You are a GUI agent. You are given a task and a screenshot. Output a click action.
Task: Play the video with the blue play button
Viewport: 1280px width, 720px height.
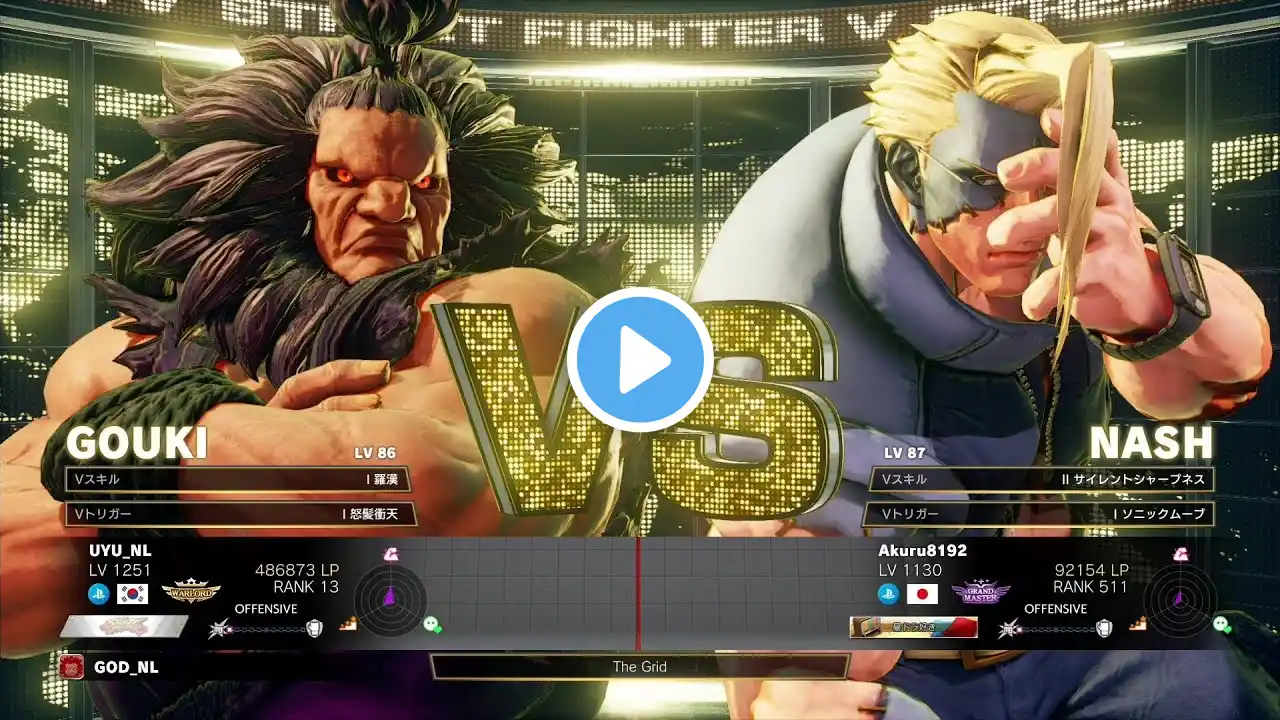click(x=640, y=360)
